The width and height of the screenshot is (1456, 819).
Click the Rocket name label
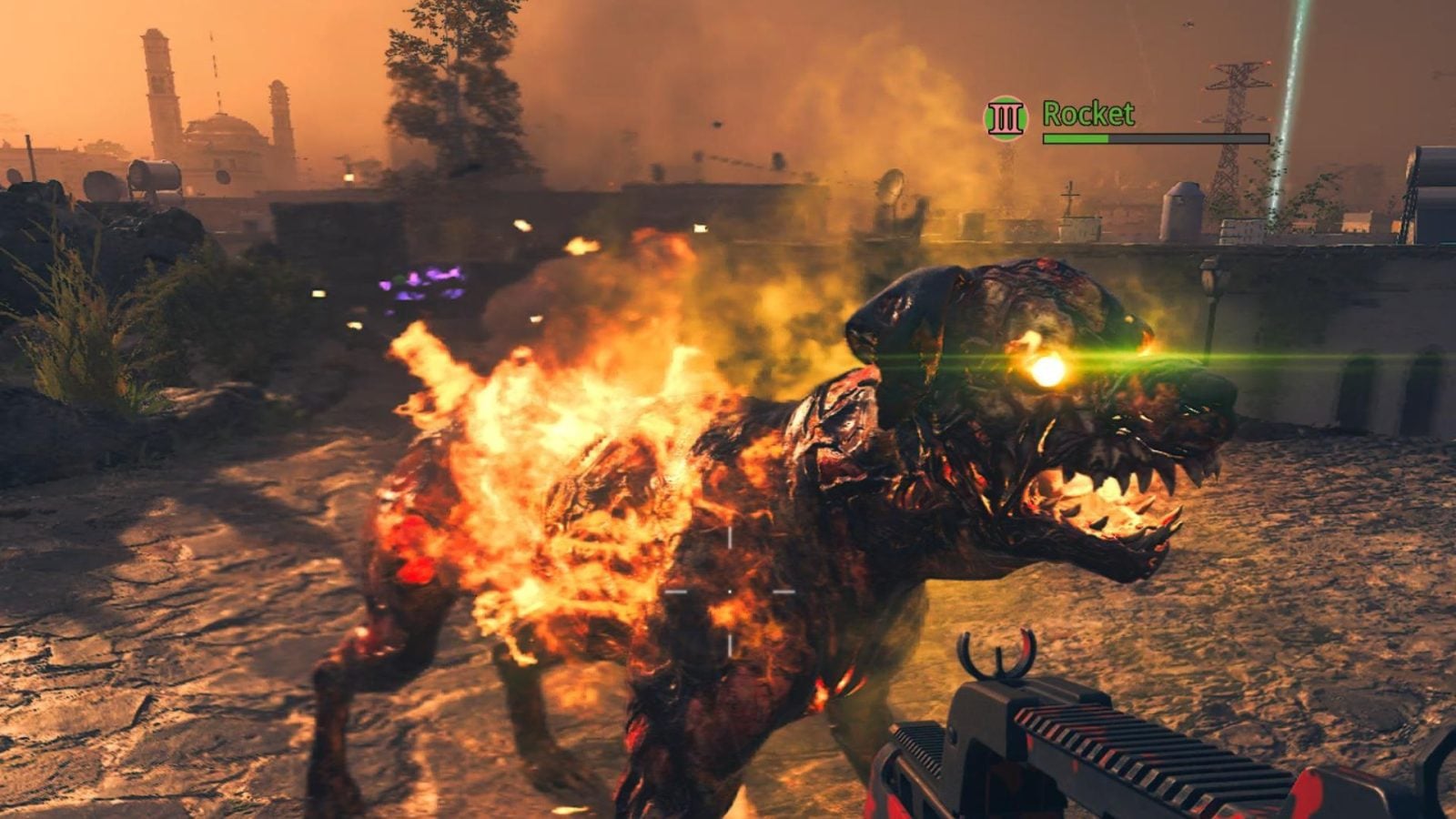coord(1087,114)
